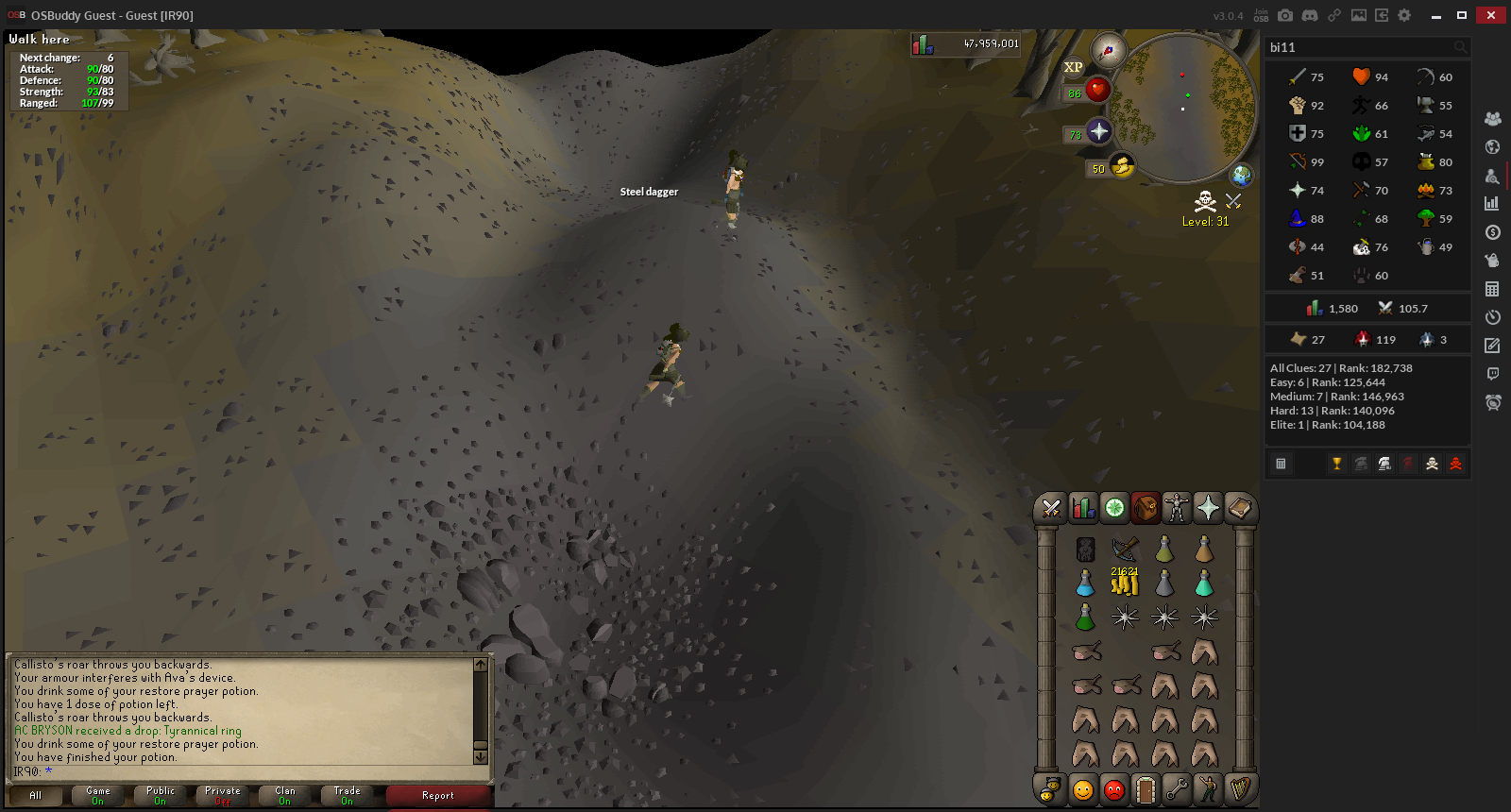Open OSBuddy settings gear icon
Image resolution: width=1511 pixels, height=812 pixels.
click(1404, 15)
